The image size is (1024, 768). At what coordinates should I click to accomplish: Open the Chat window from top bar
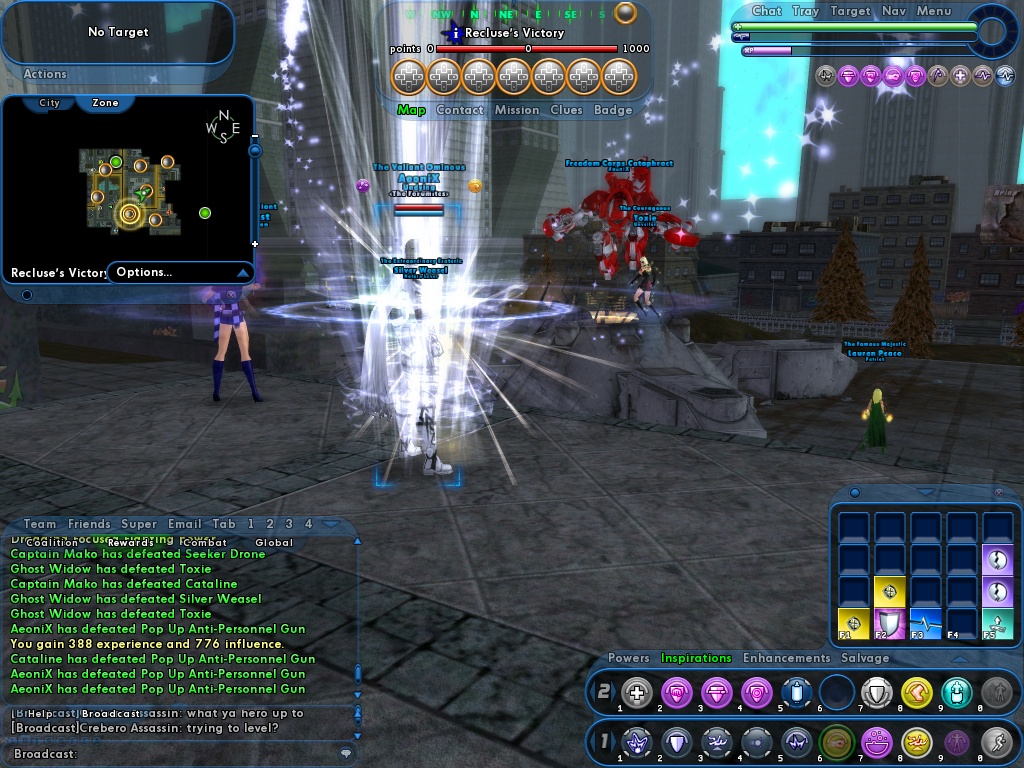point(766,11)
